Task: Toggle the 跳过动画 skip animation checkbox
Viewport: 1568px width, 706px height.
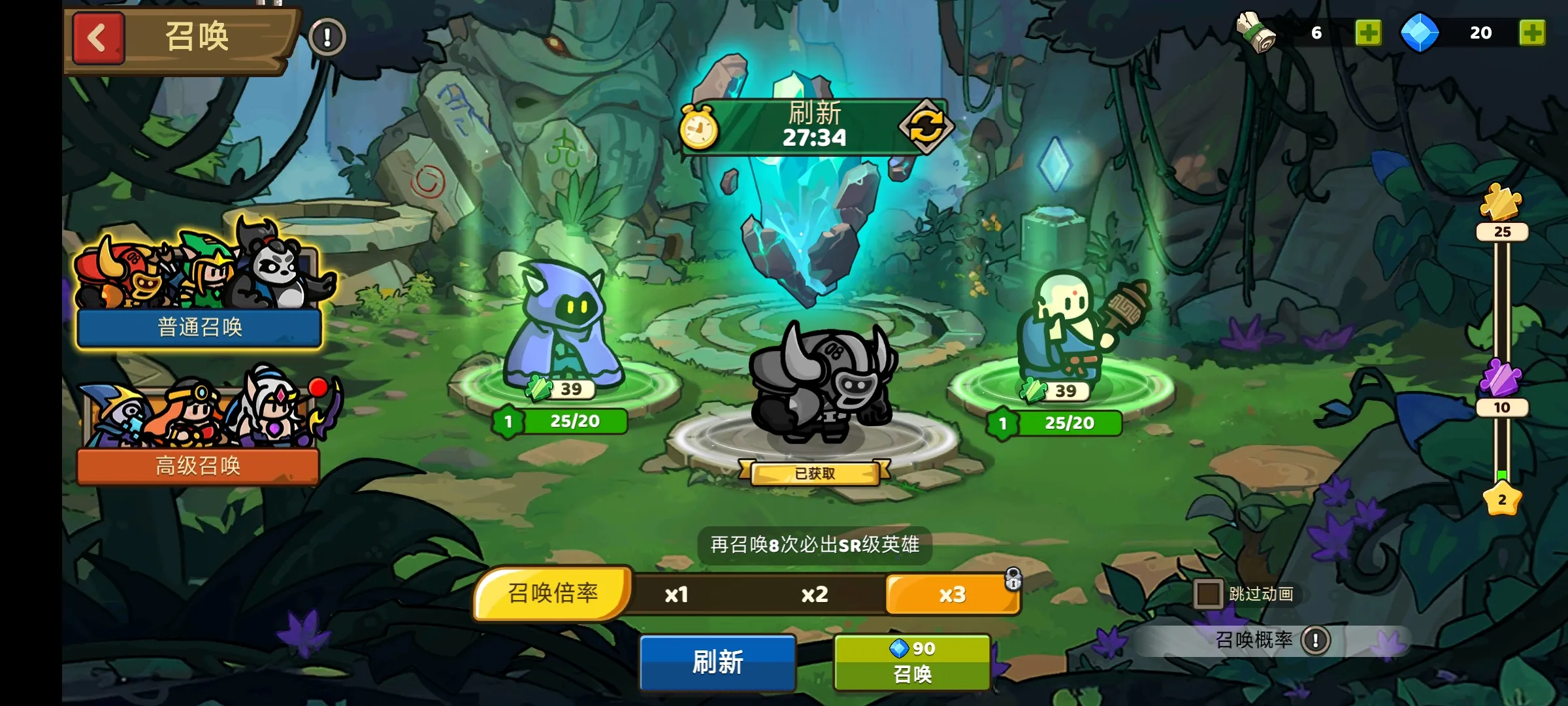Action: tap(1207, 594)
